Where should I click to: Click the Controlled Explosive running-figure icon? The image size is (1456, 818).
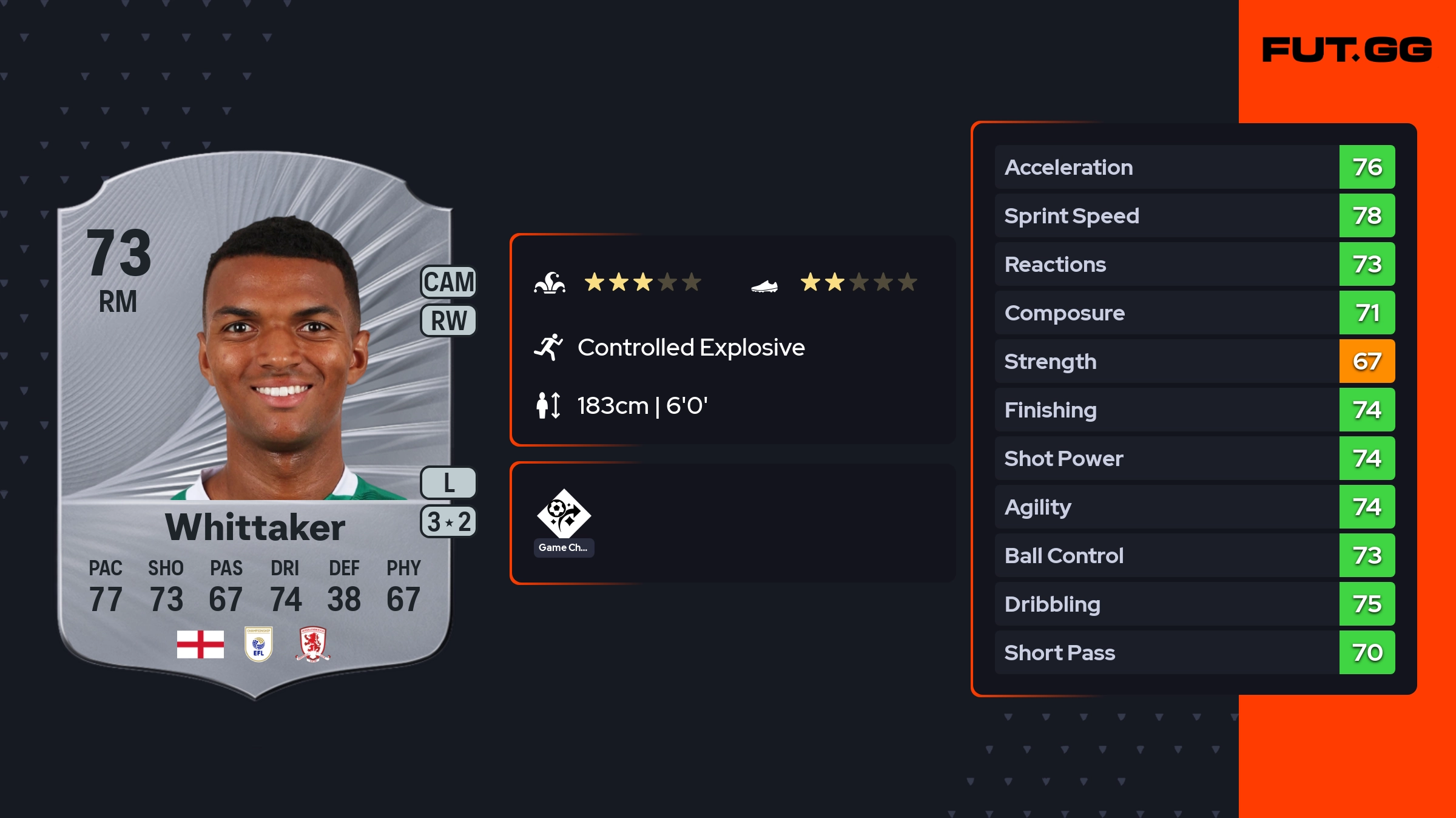tap(548, 347)
